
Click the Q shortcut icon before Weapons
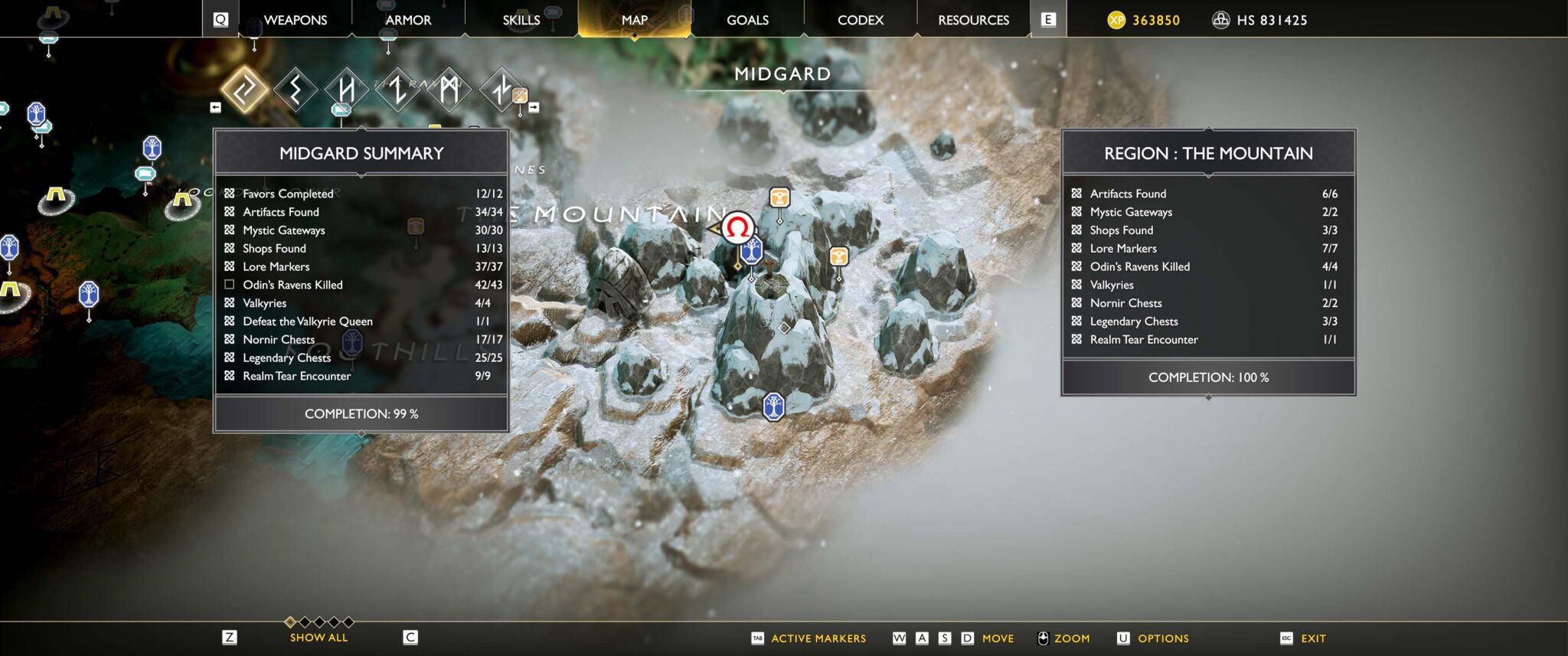tap(220, 19)
